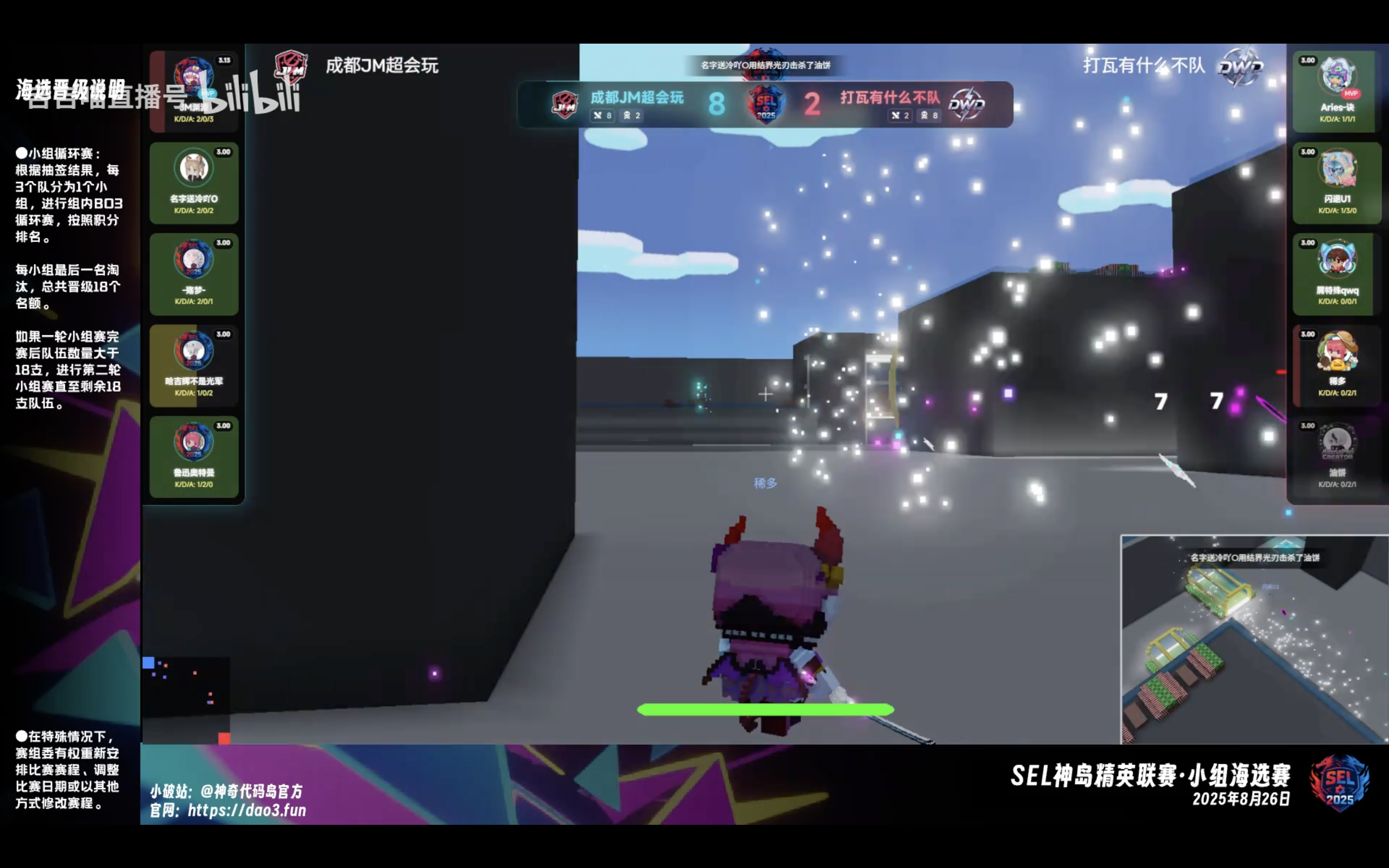This screenshot has width=1389, height=868.
Task: Pick the 屑特殊qwq player card
Action: tap(1336, 274)
